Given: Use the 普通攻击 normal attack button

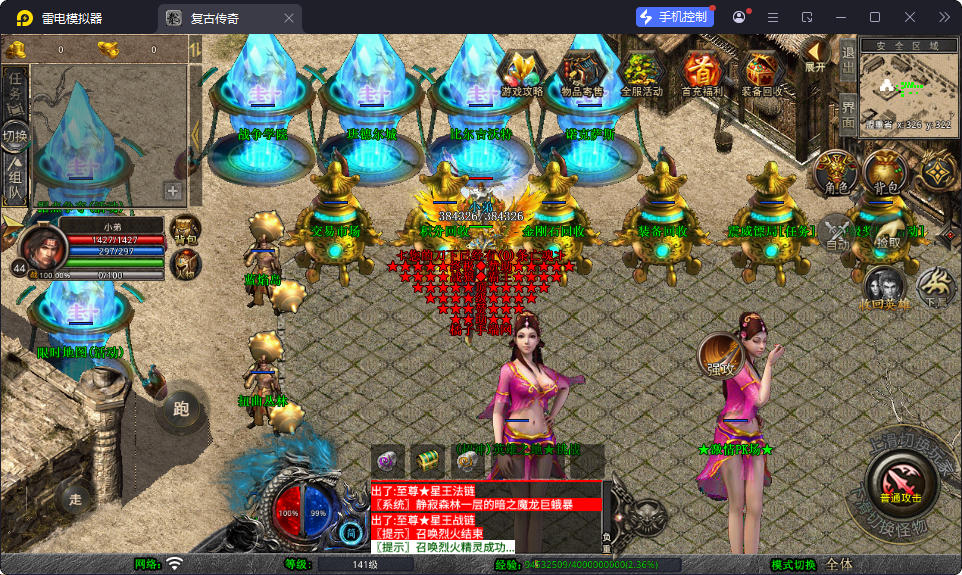Looking at the screenshot, I should click(900, 484).
